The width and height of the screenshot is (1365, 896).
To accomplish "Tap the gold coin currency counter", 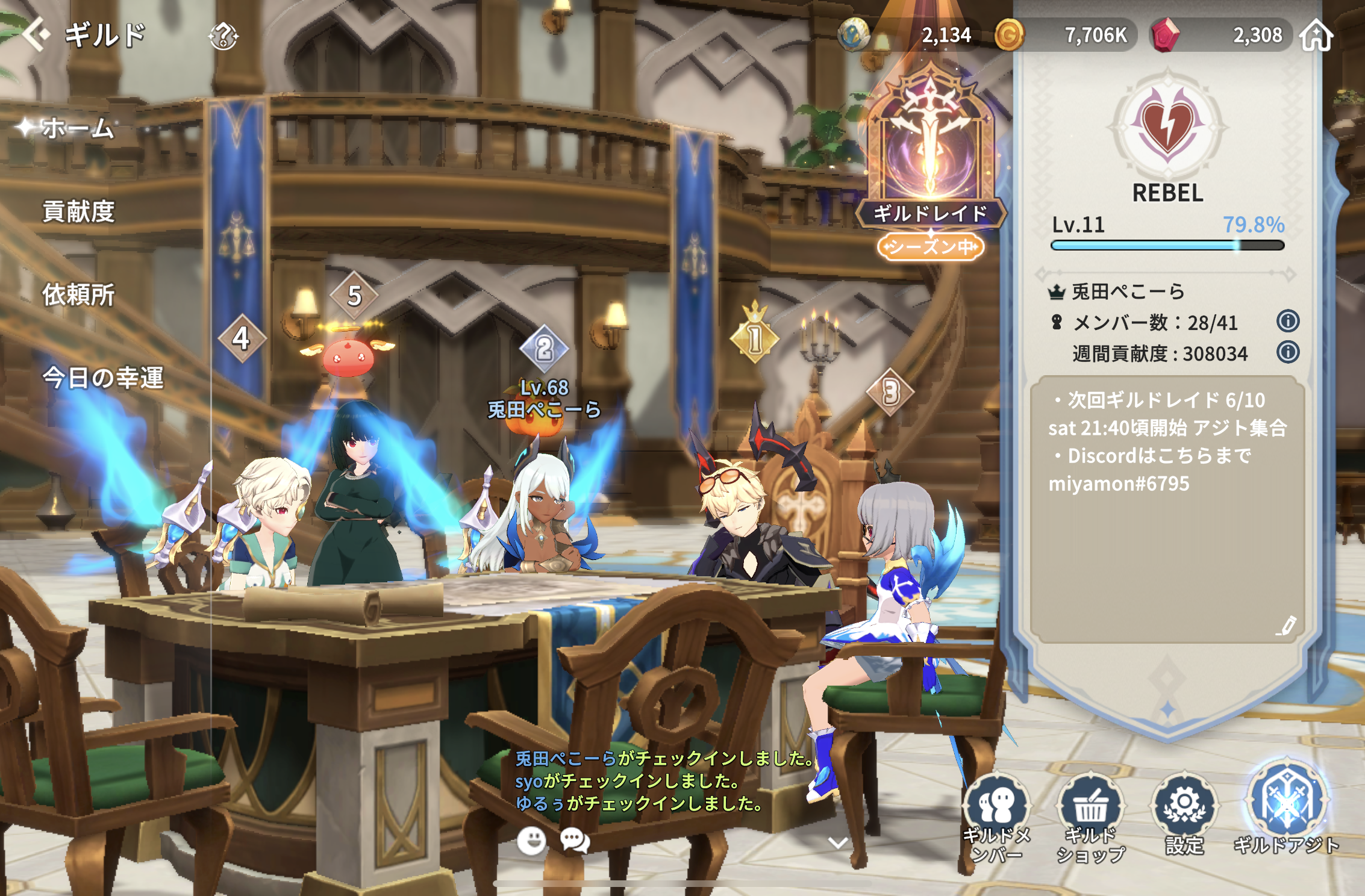I will click(x=1066, y=35).
